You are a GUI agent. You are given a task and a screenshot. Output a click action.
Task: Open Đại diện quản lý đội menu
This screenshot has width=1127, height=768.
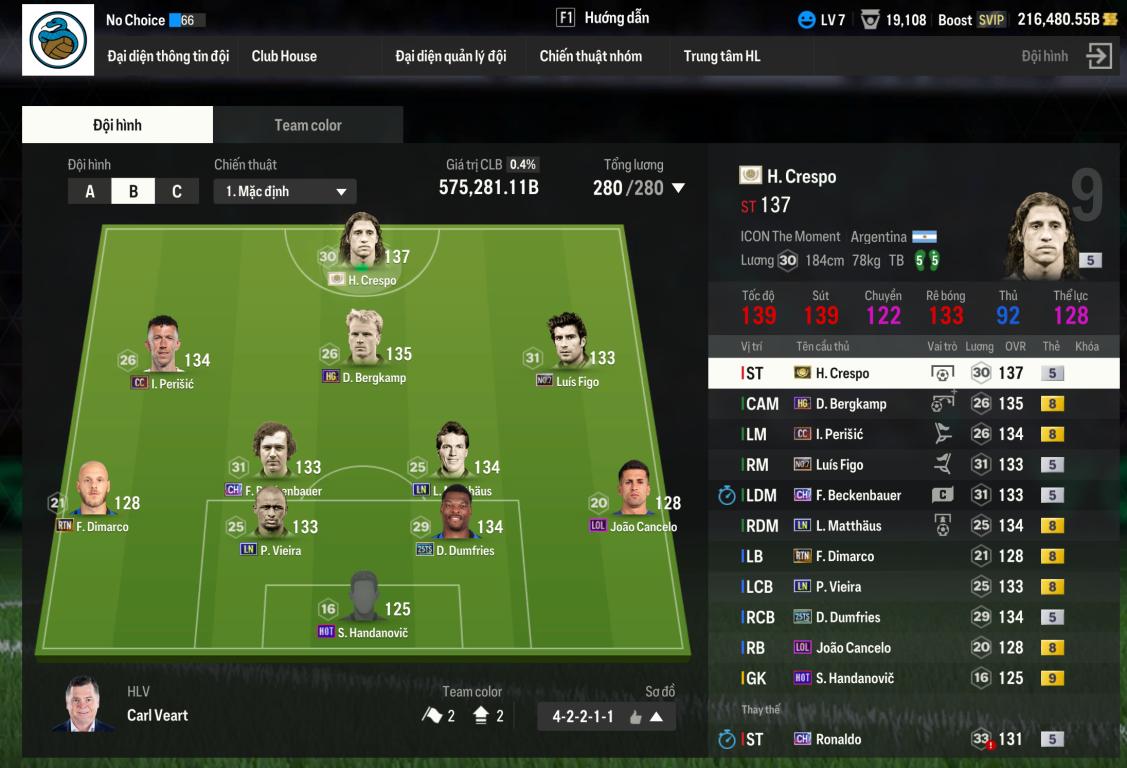pyautogui.click(x=450, y=56)
